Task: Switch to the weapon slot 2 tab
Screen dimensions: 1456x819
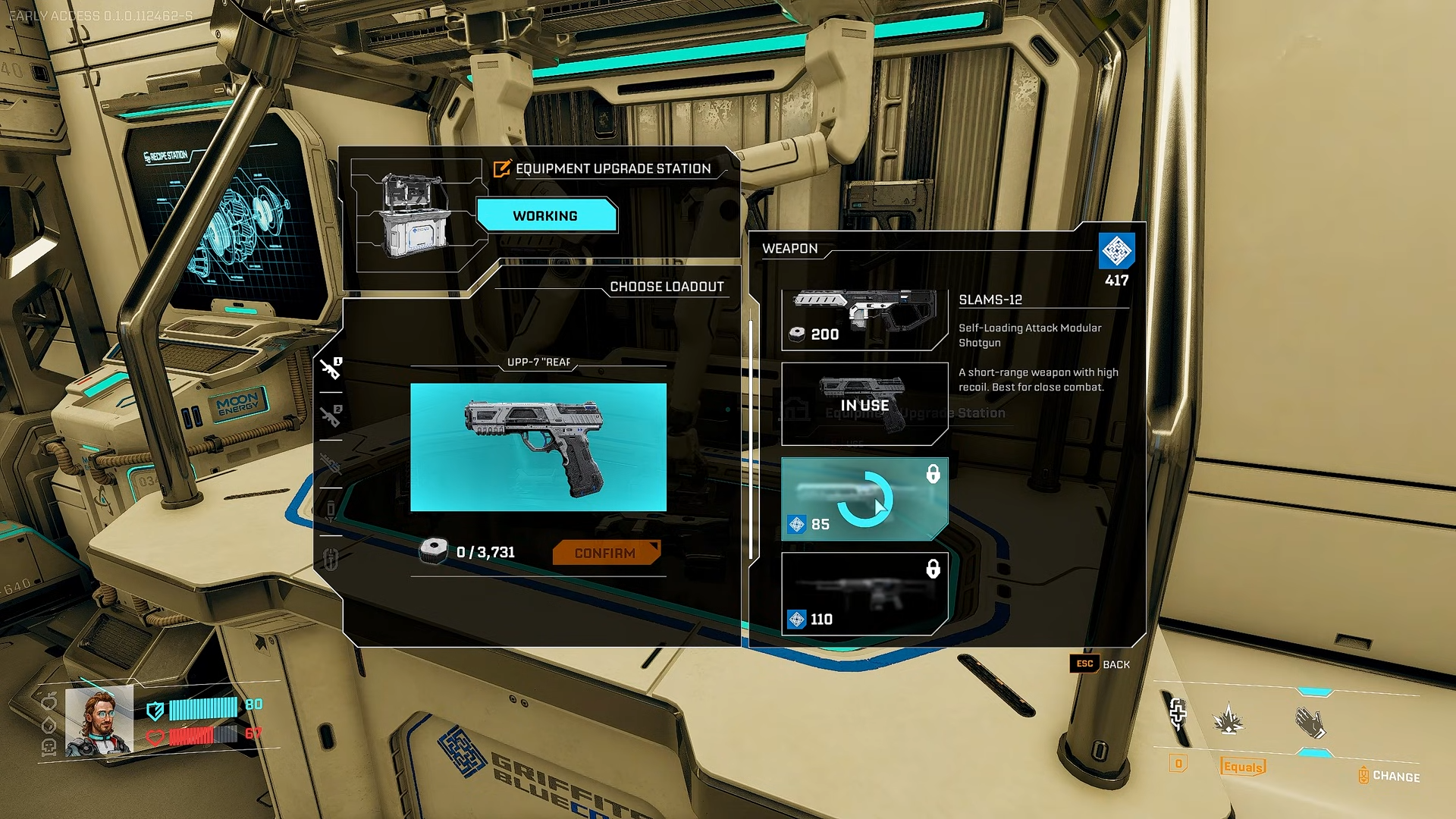Action: coord(331,416)
